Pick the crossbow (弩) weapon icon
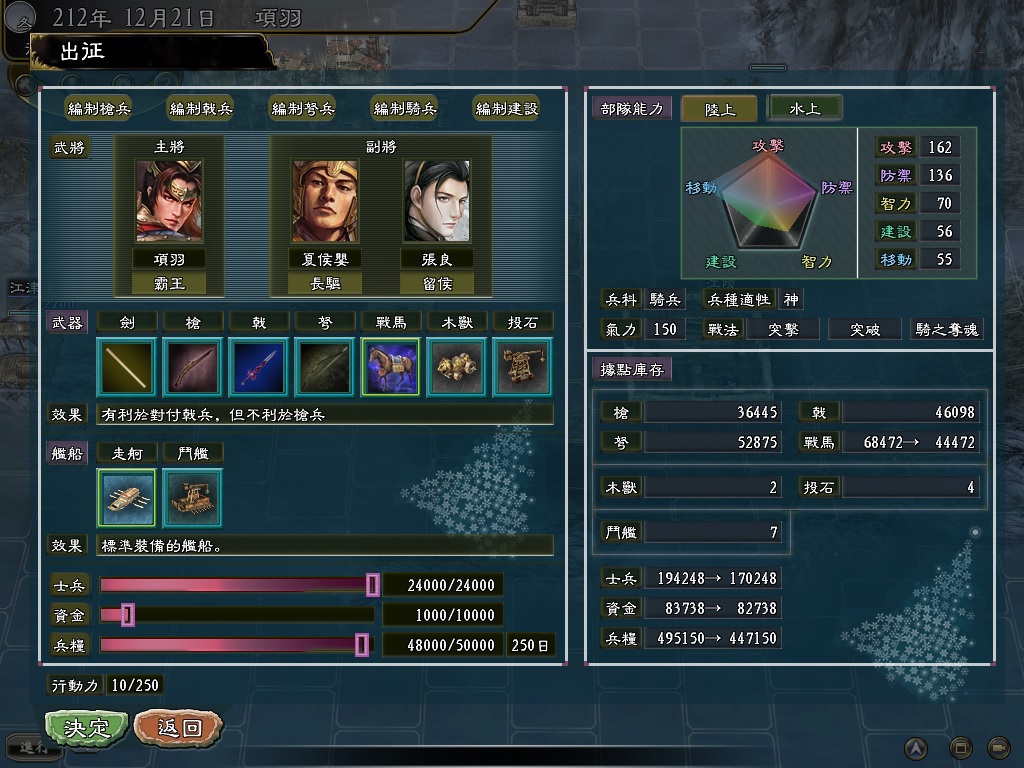 (325, 367)
